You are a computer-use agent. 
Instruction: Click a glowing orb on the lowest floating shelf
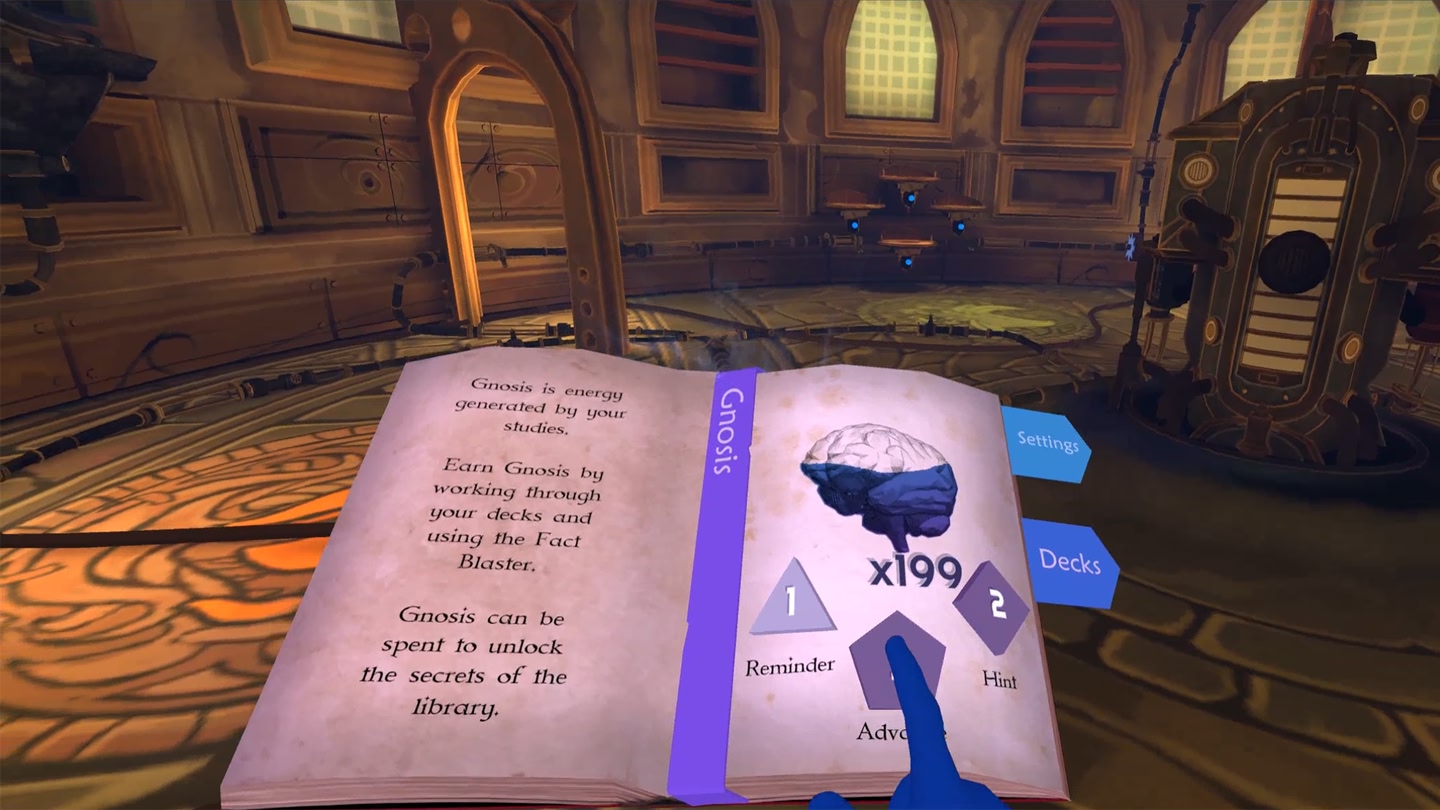[909, 262]
